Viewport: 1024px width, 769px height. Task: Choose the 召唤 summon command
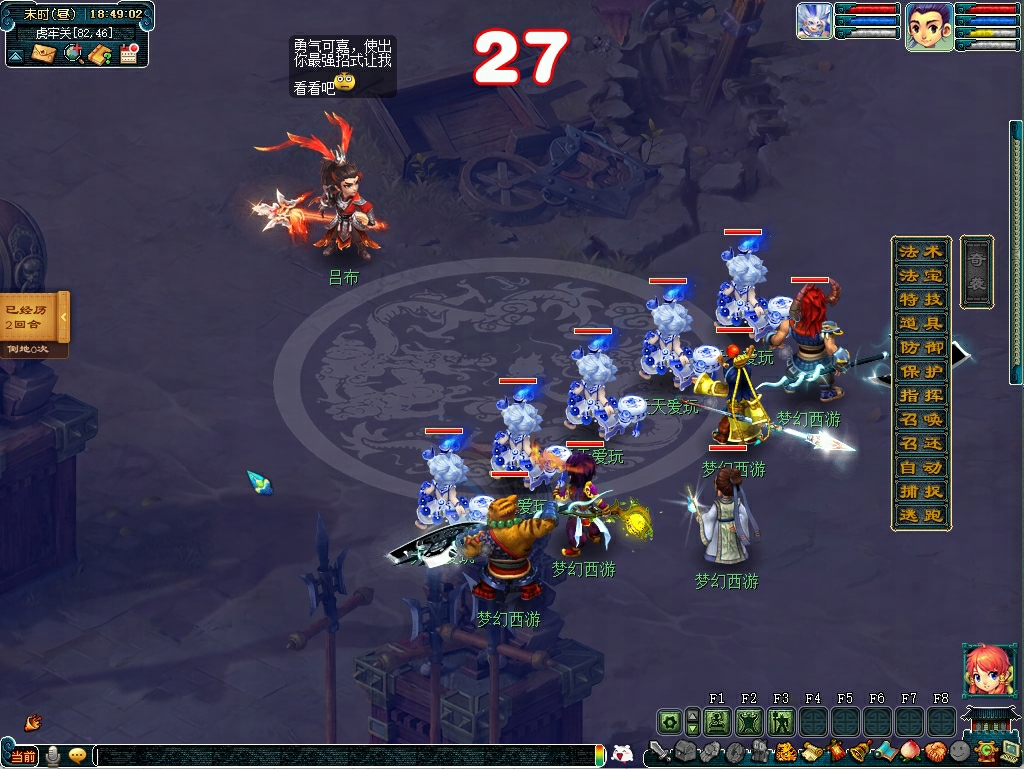(x=920, y=419)
